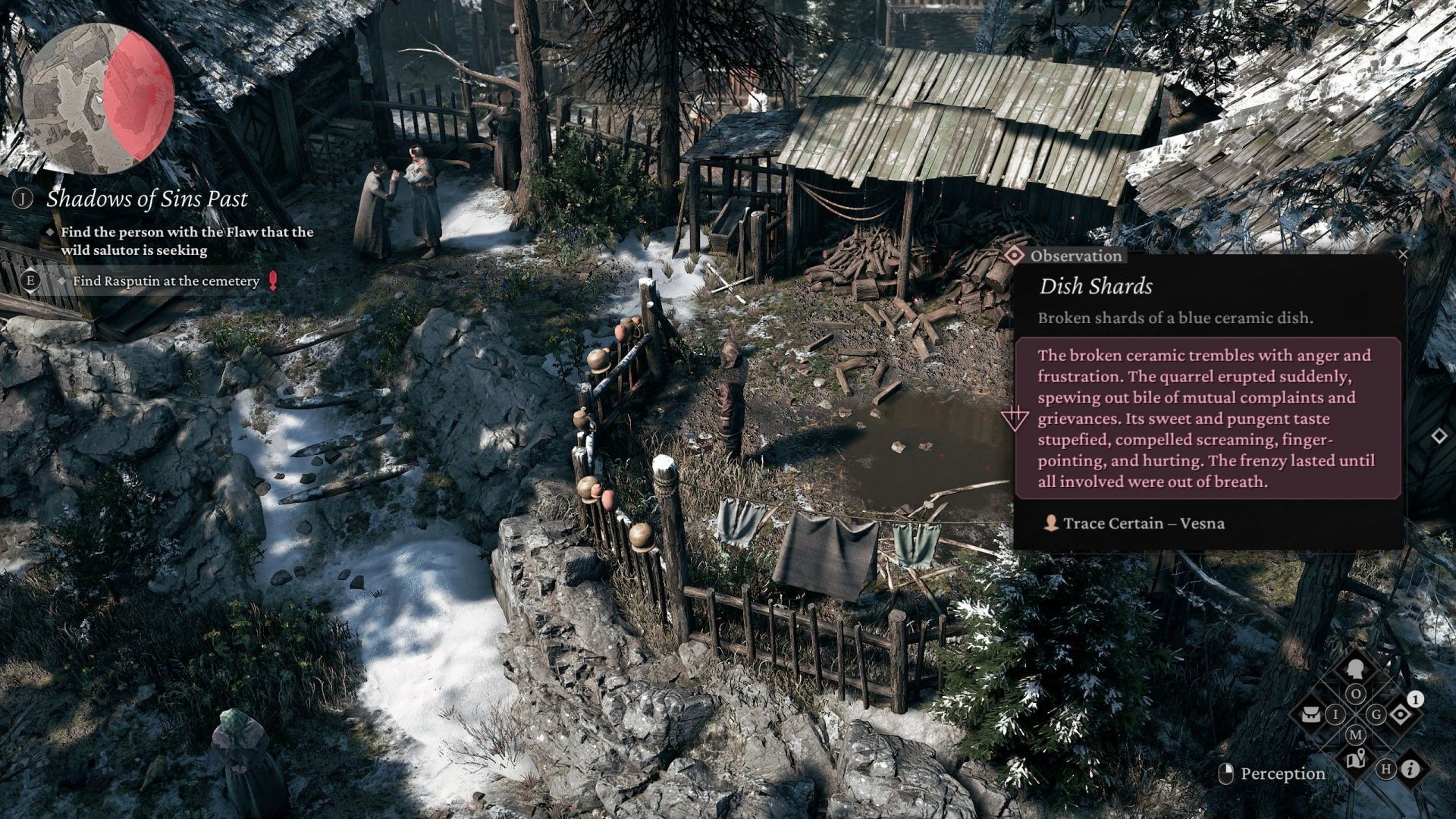Open the map with the pin icon
This screenshot has height=819, width=1456.
[1356, 758]
